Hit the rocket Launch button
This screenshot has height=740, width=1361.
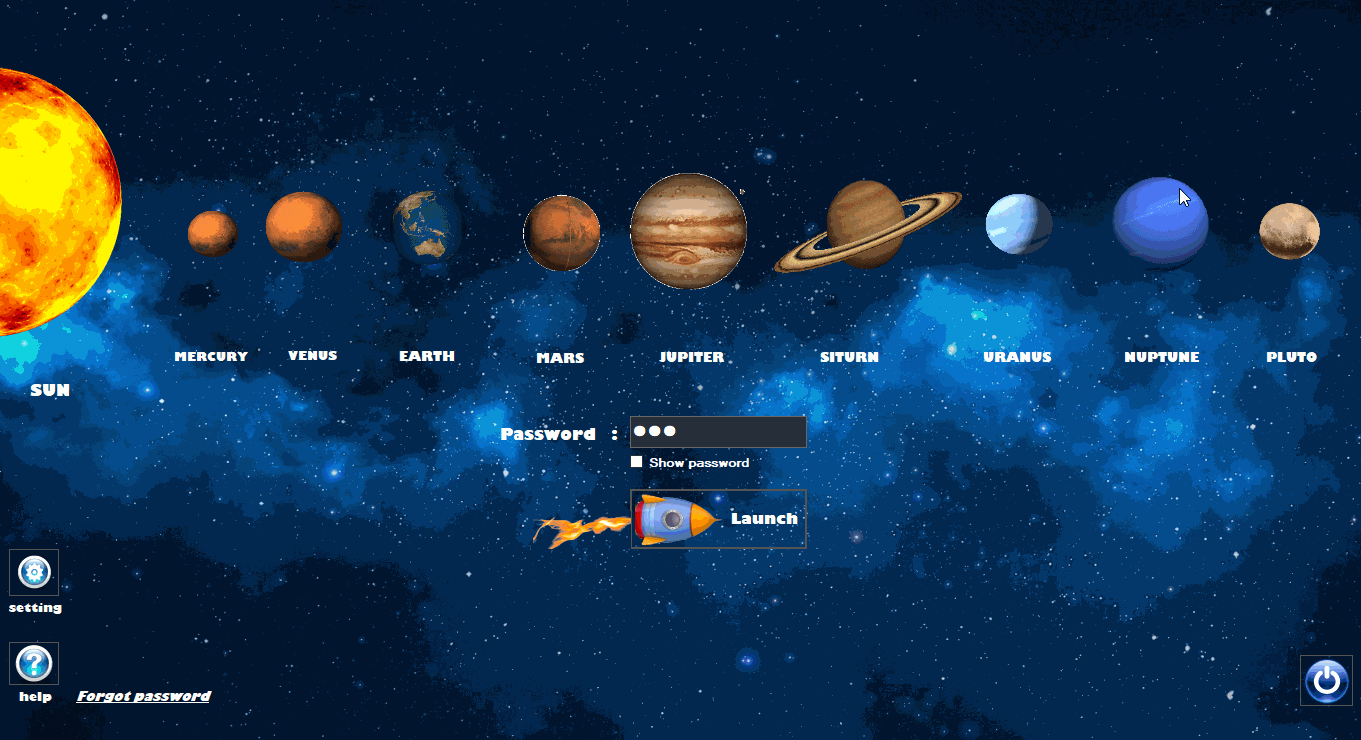pyautogui.click(x=718, y=519)
